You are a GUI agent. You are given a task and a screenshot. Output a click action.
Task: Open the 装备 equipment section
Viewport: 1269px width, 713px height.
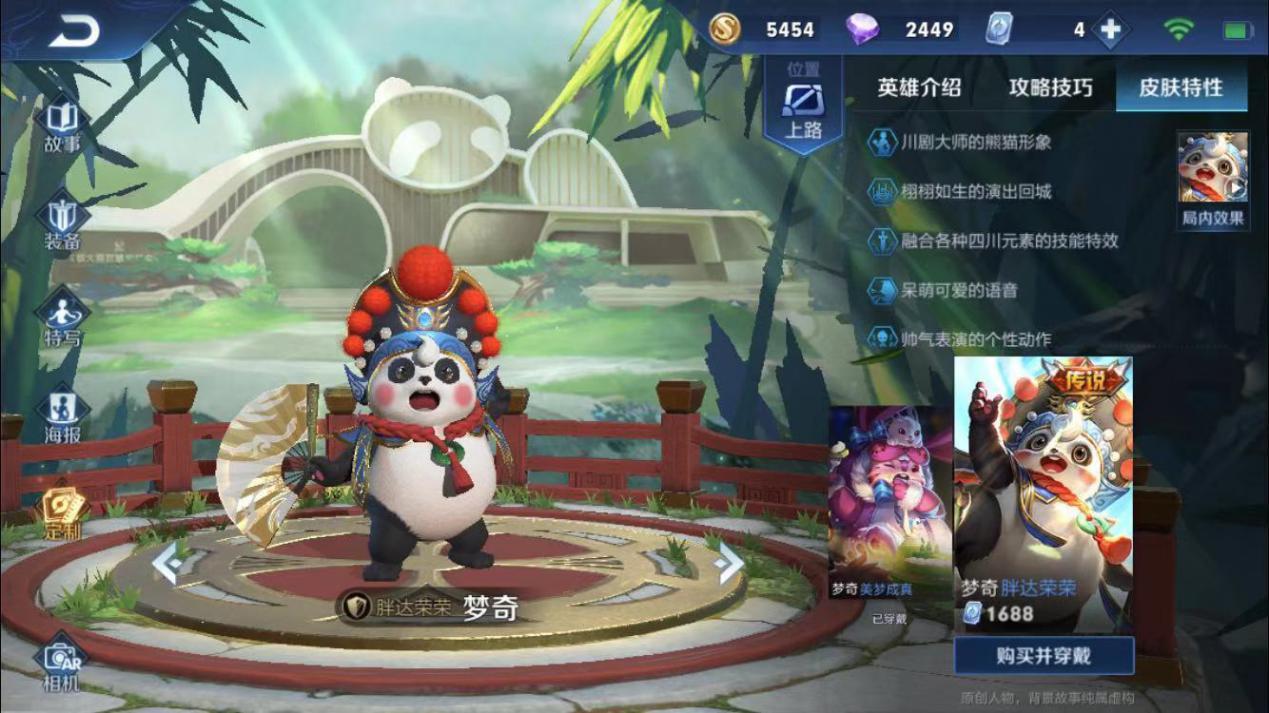tap(62, 222)
